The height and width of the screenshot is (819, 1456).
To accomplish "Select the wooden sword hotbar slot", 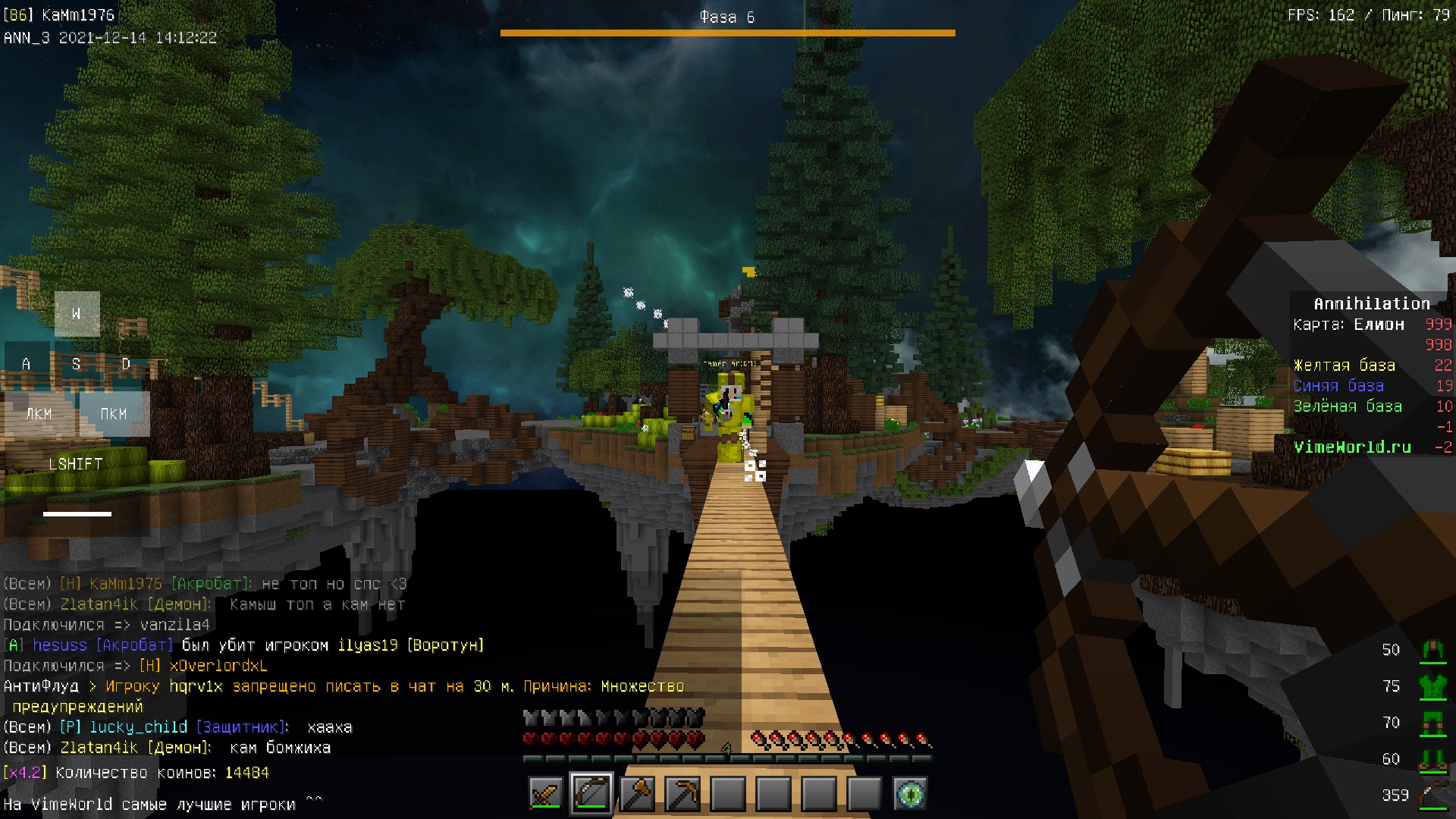I will pyautogui.click(x=546, y=794).
